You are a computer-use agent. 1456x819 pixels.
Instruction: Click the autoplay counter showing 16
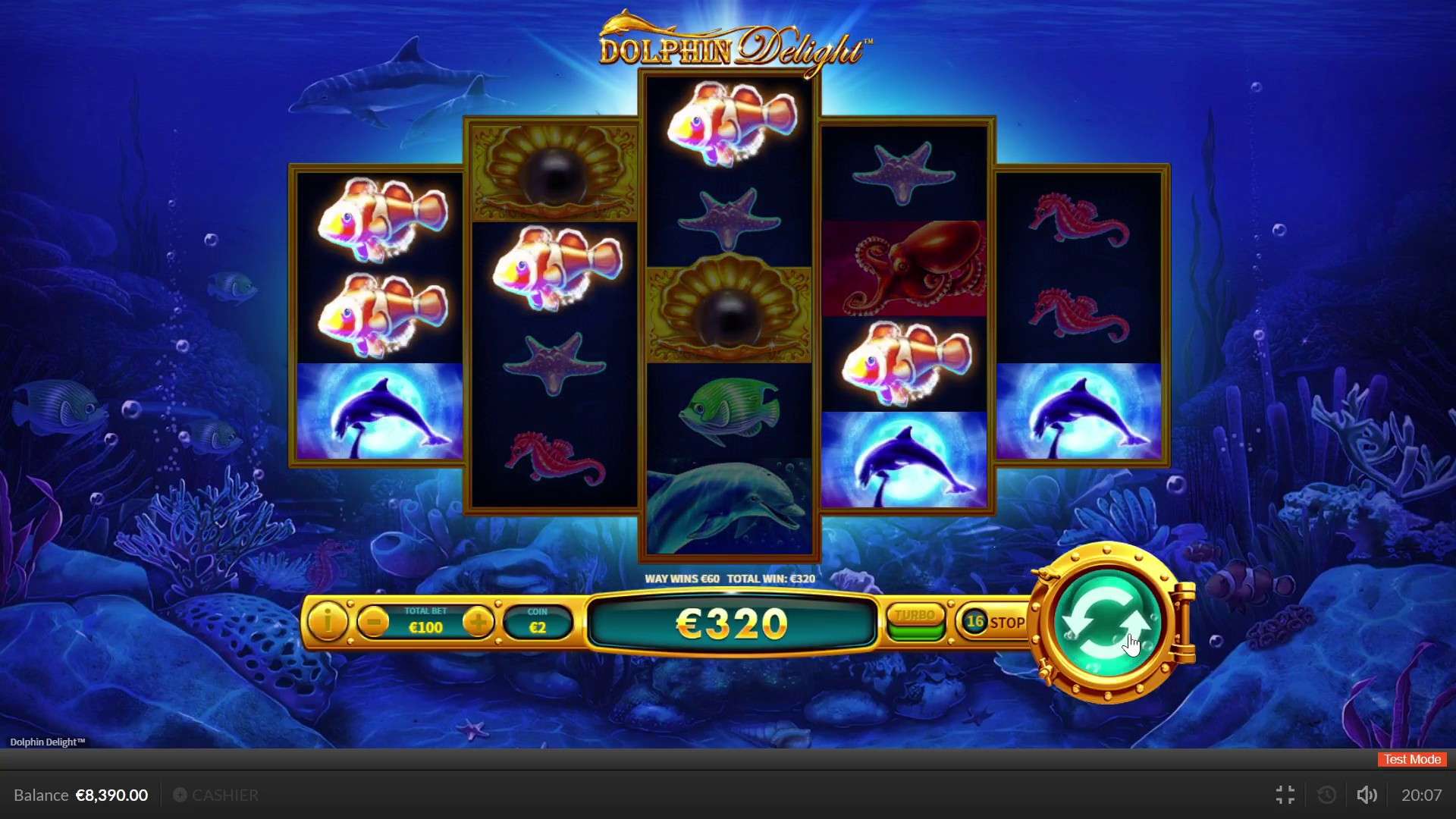[975, 621]
